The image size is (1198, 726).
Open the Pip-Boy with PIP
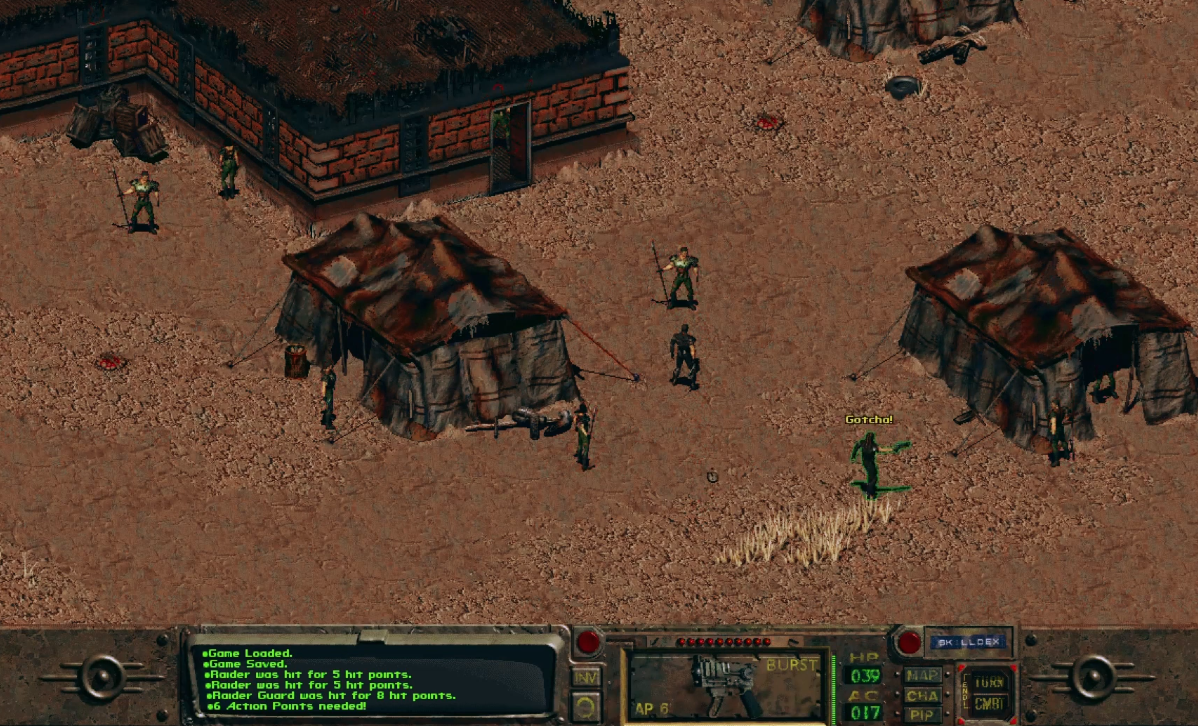pos(922,714)
